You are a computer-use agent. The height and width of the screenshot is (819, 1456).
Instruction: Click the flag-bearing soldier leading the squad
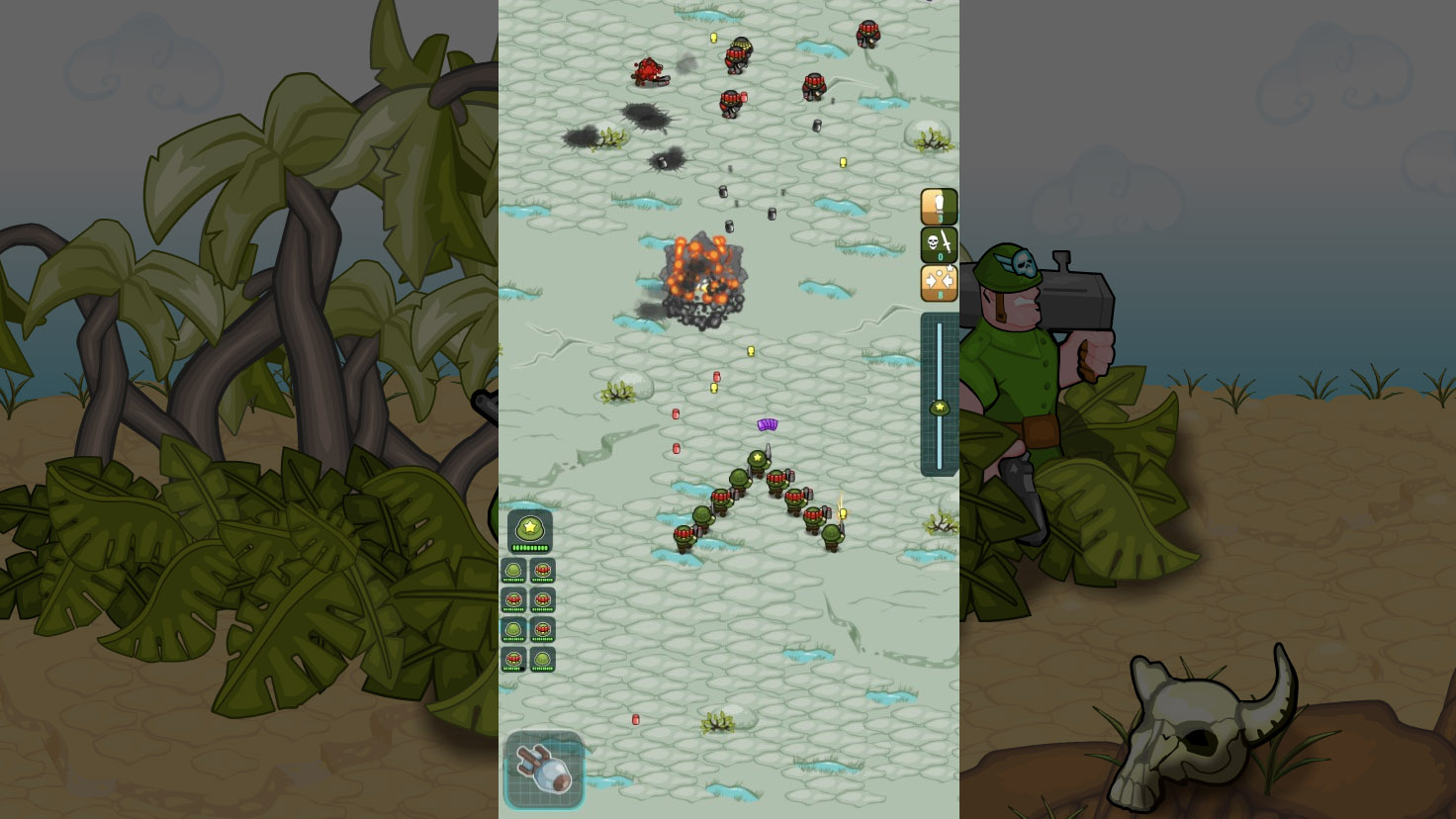tap(758, 458)
